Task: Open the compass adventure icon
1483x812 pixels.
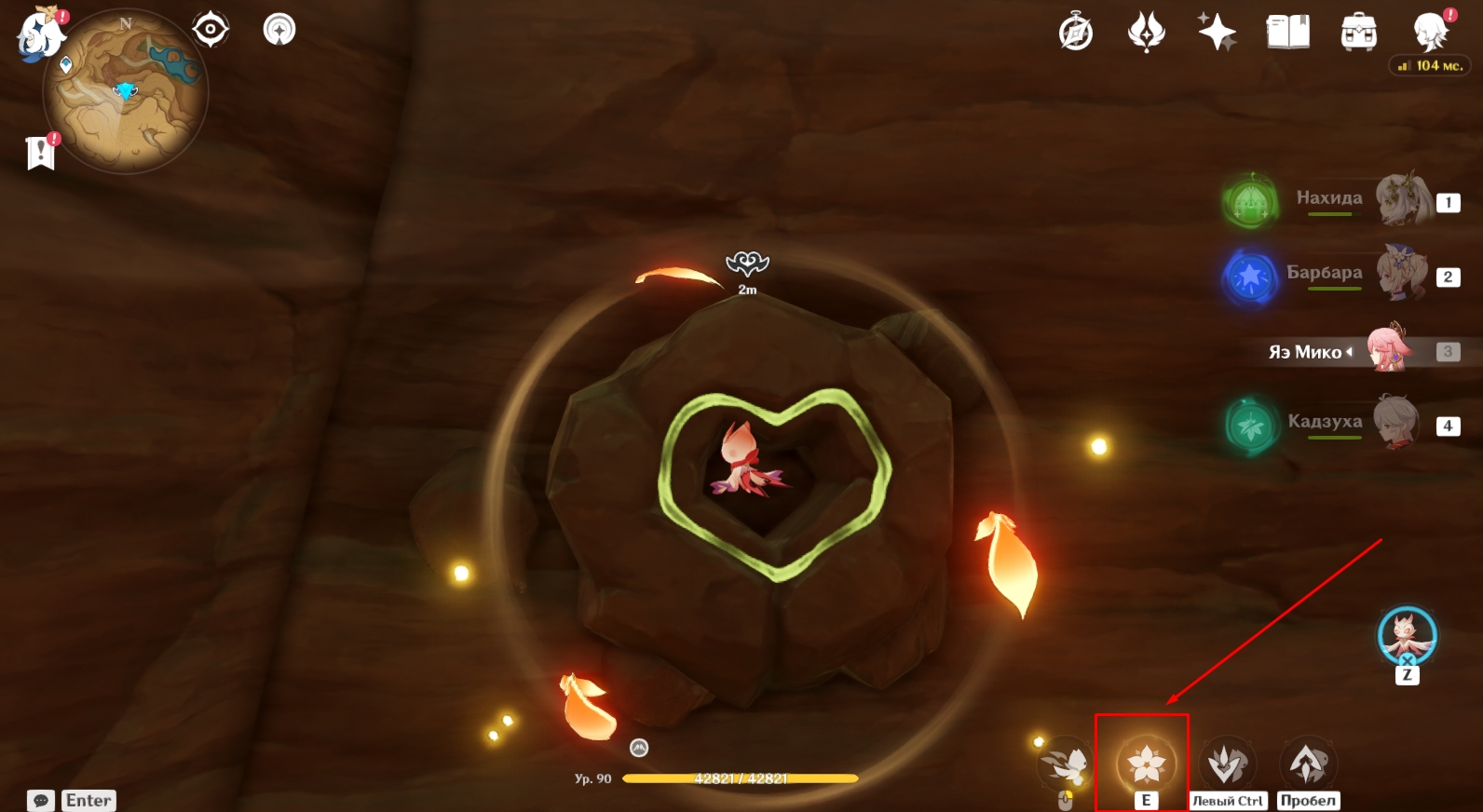Action: [1076, 33]
